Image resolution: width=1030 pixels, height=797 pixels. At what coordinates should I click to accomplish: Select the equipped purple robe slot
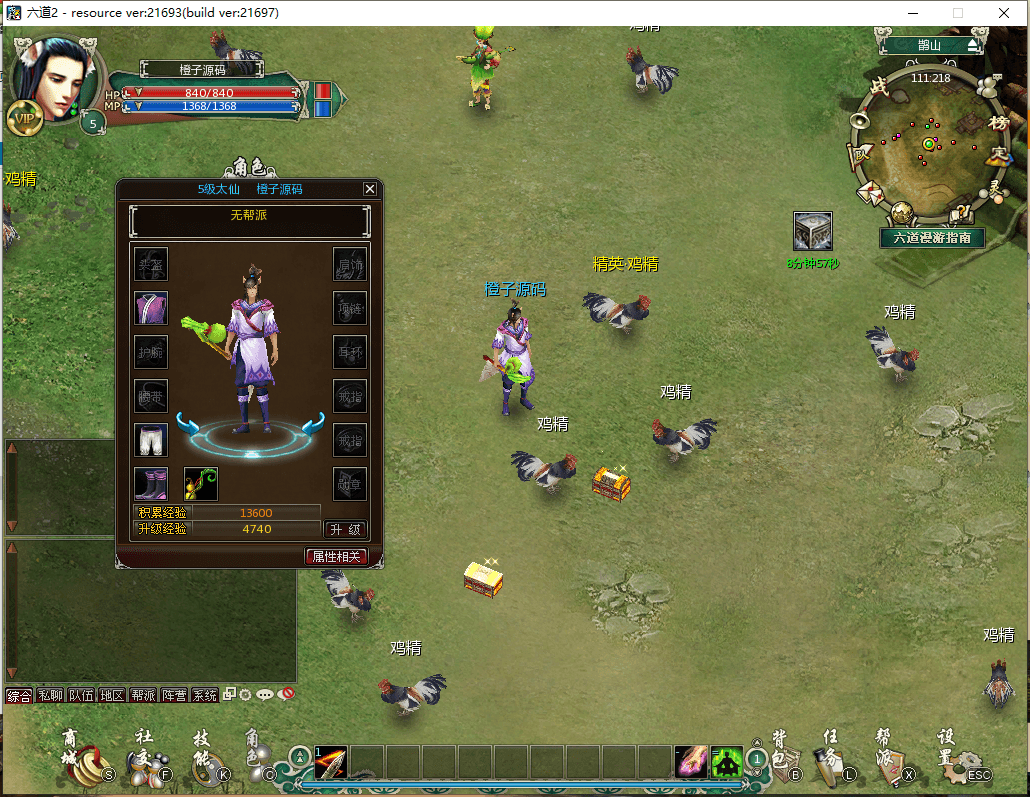151,308
